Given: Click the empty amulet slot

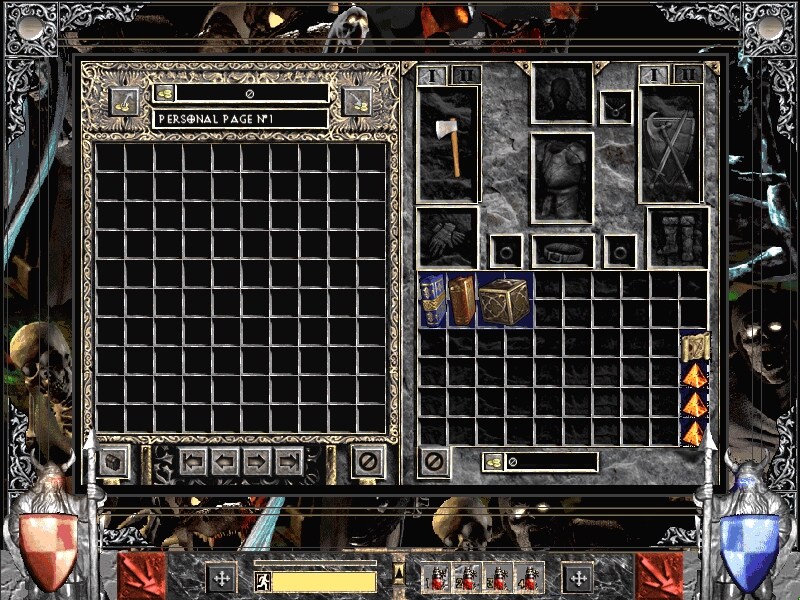Looking at the screenshot, I should [616, 108].
